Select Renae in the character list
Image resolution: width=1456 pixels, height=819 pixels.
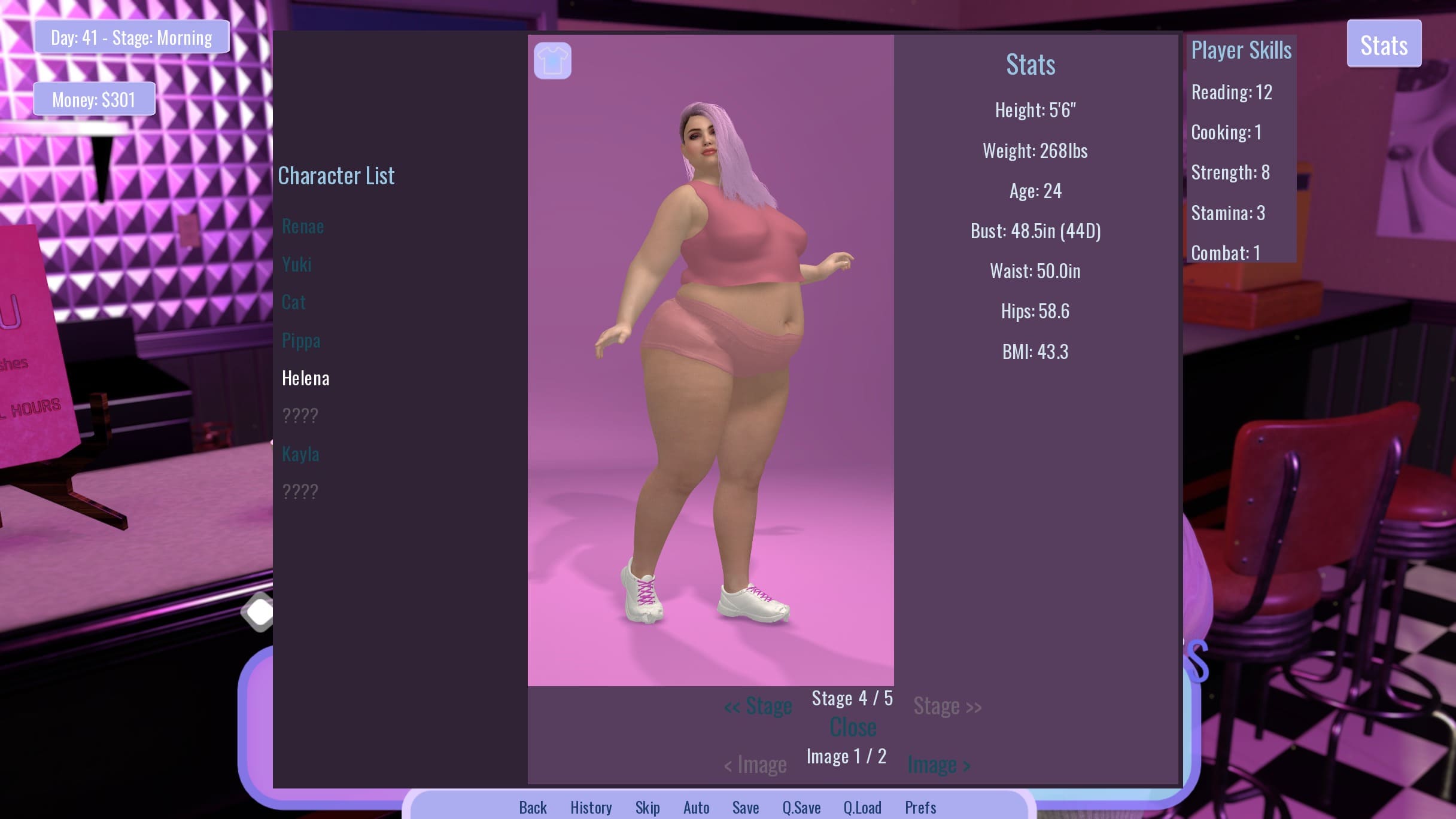click(302, 226)
